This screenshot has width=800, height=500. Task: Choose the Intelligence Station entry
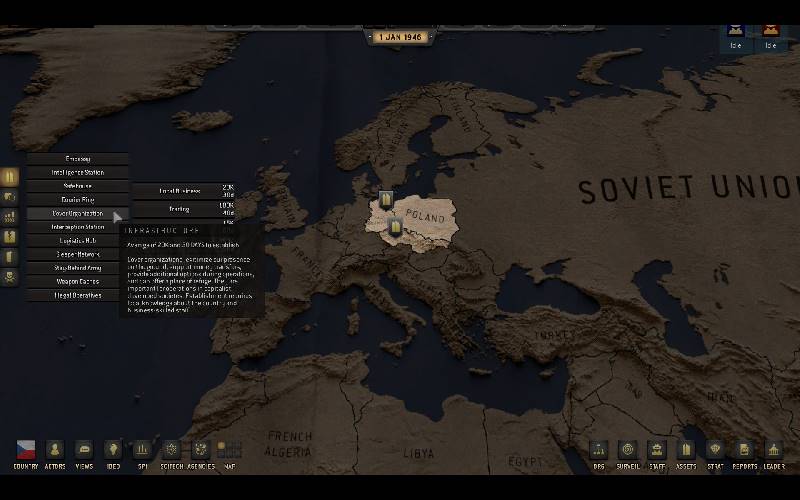point(78,172)
